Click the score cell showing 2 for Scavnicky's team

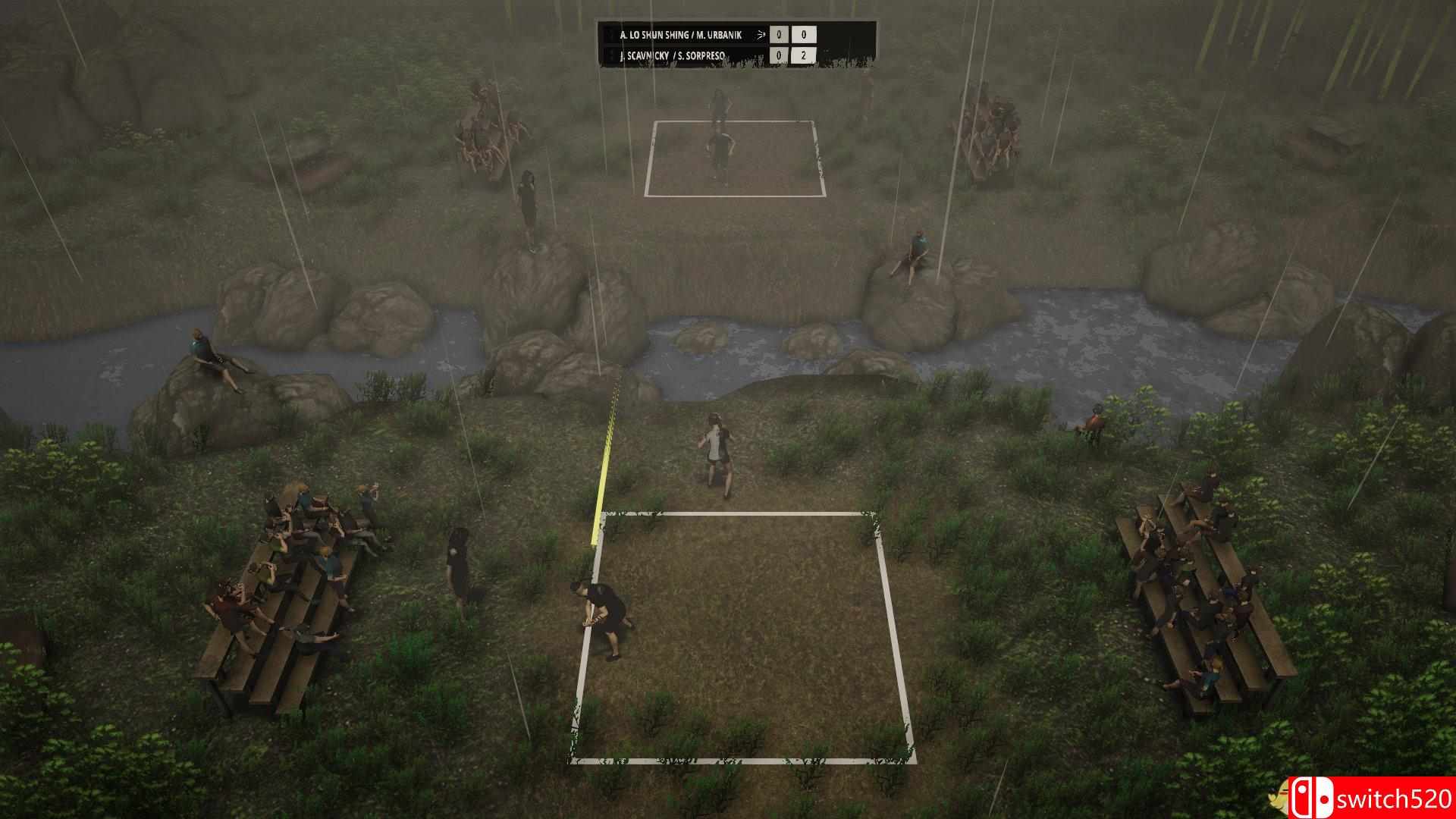[805, 56]
